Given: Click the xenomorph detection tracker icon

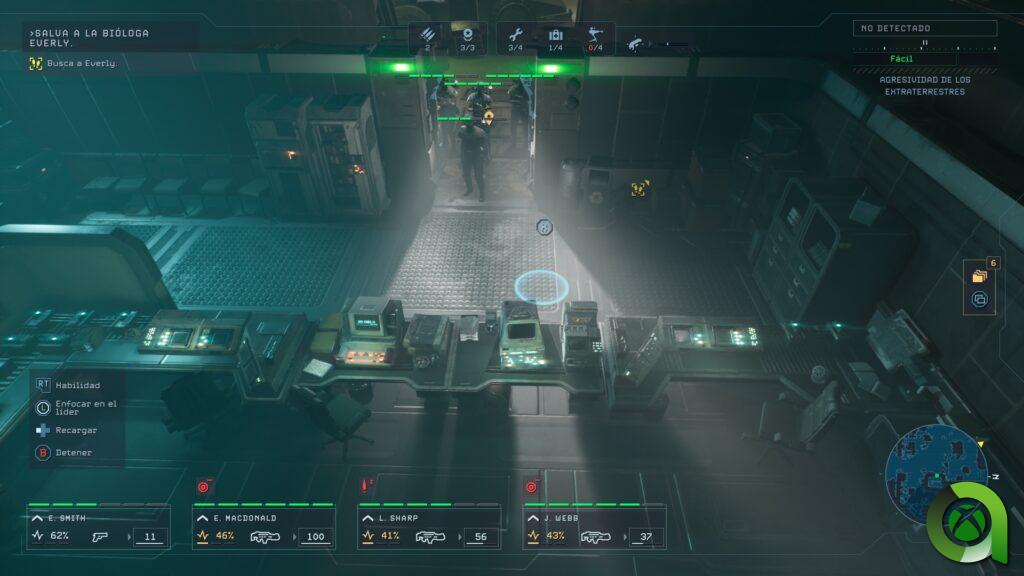Looking at the screenshot, I should (x=635, y=44).
